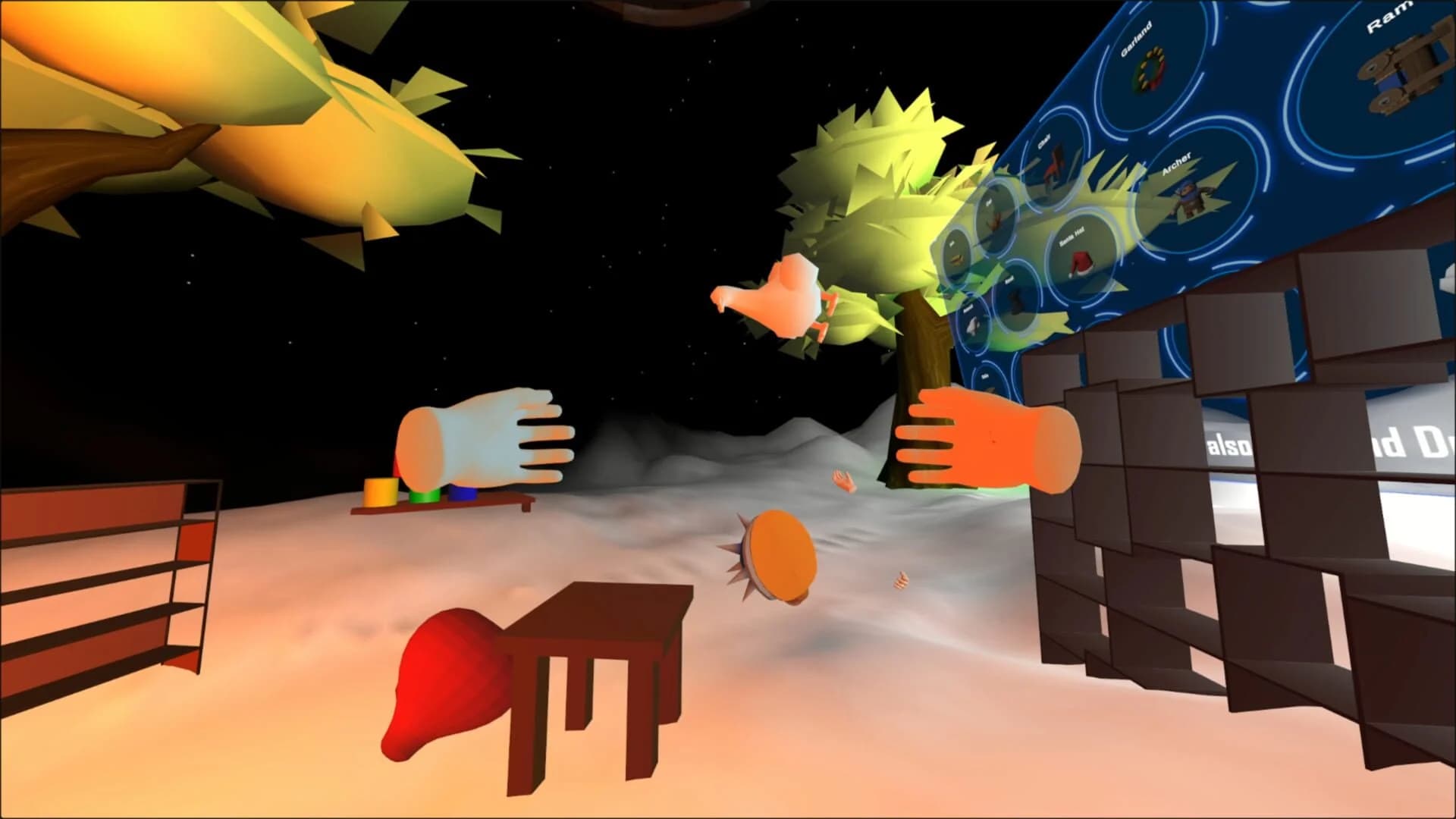Select the blue paint bucket on the shelf

(x=463, y=493)
